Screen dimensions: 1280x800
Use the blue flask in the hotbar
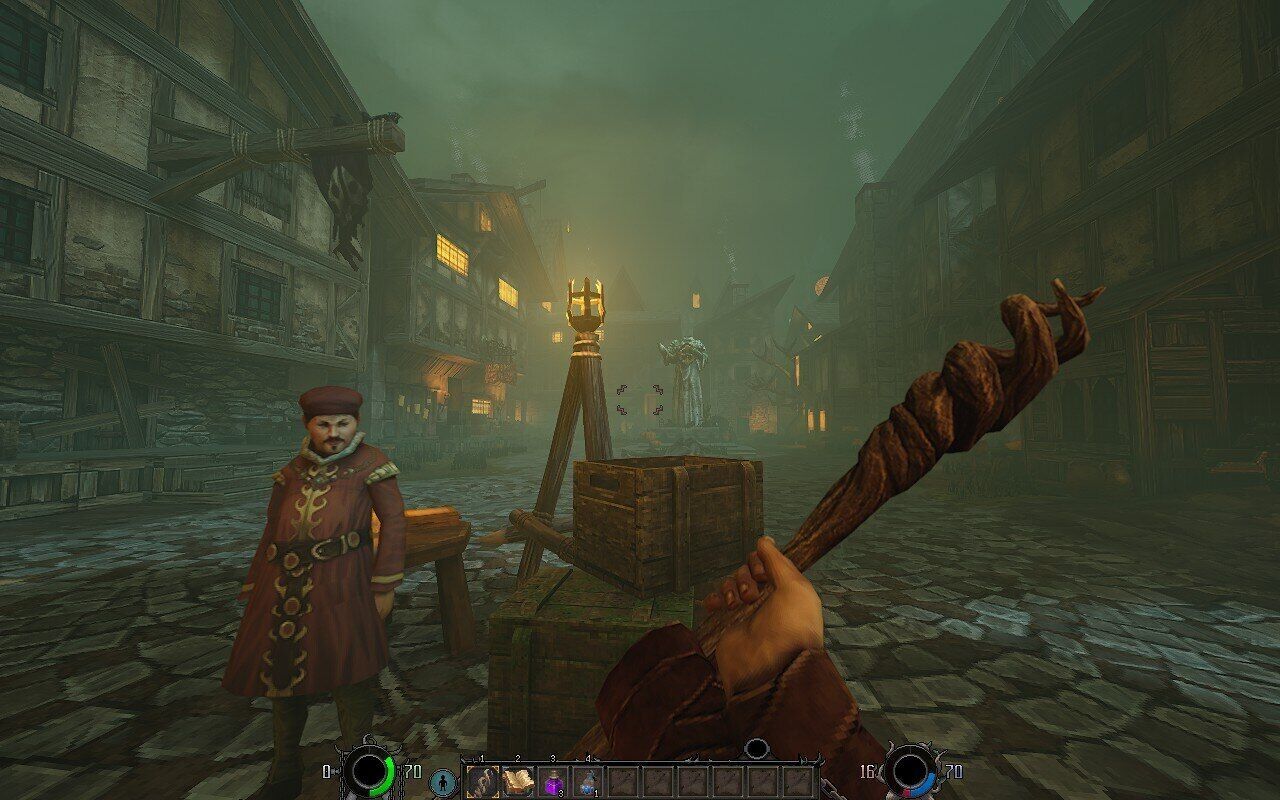[x=587, y=781]
